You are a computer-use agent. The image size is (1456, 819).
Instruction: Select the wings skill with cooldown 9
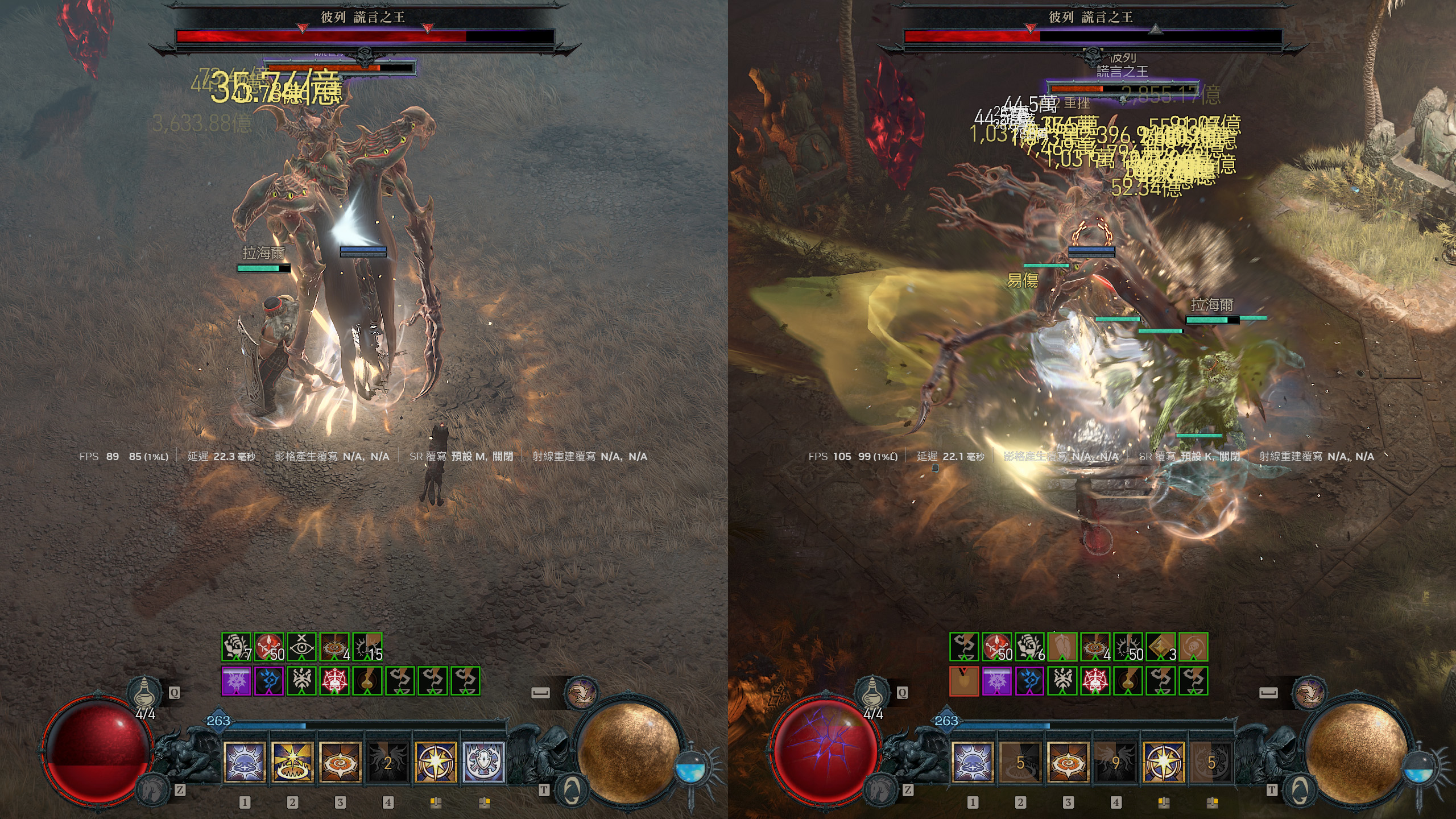tap(1116, 762)
